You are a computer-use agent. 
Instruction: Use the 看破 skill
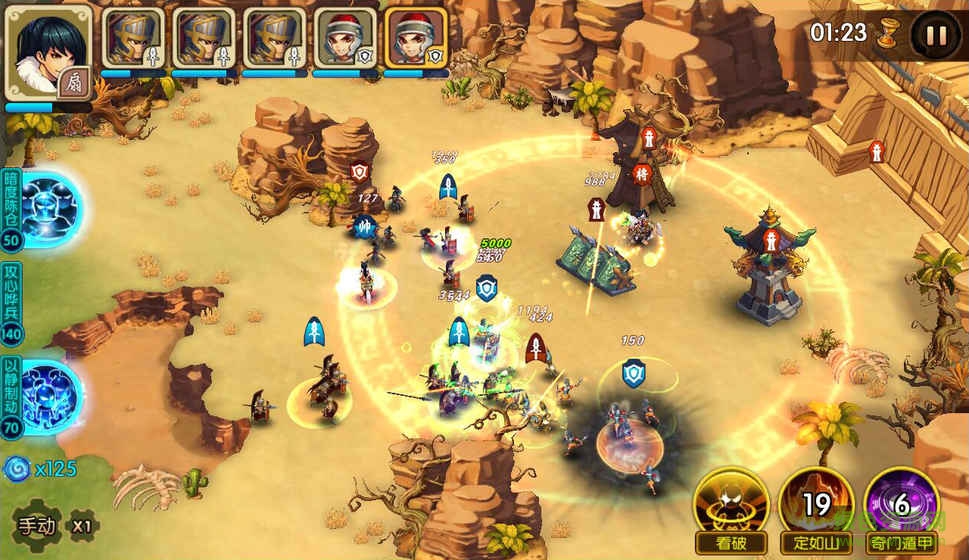(733, 507)
